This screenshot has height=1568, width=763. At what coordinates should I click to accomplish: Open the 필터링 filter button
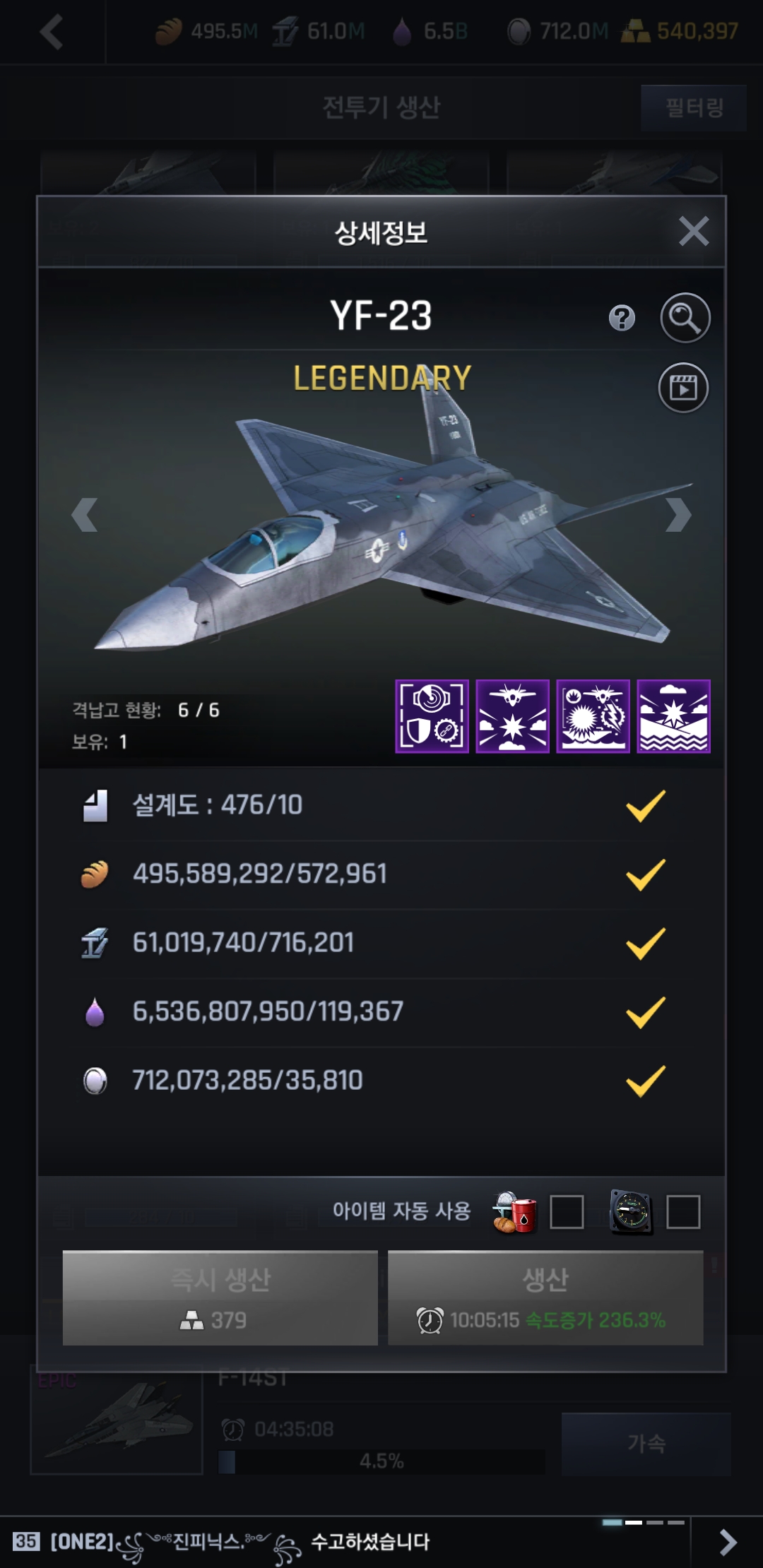[694, 107]
